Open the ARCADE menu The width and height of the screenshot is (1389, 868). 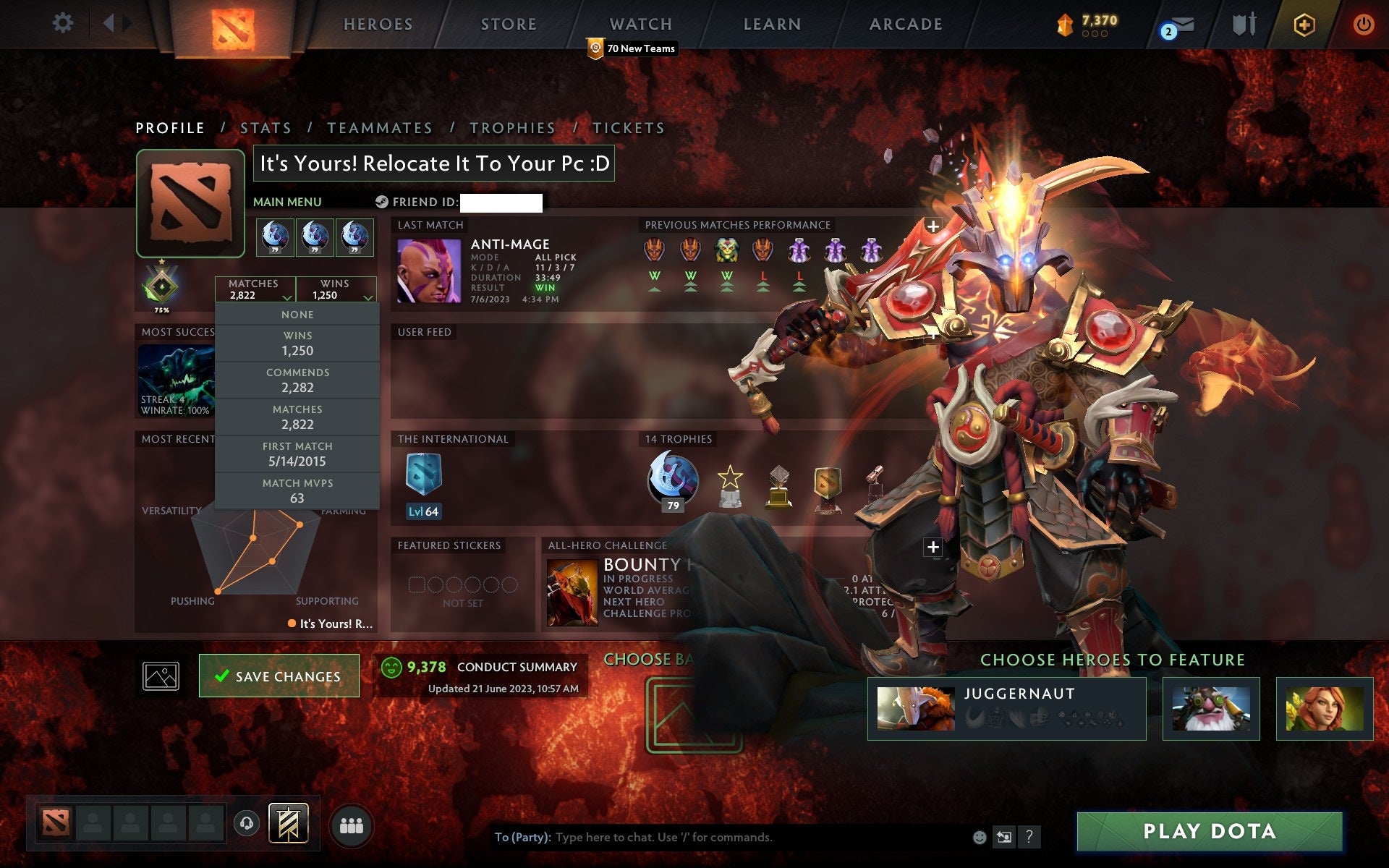coord(905,24)
